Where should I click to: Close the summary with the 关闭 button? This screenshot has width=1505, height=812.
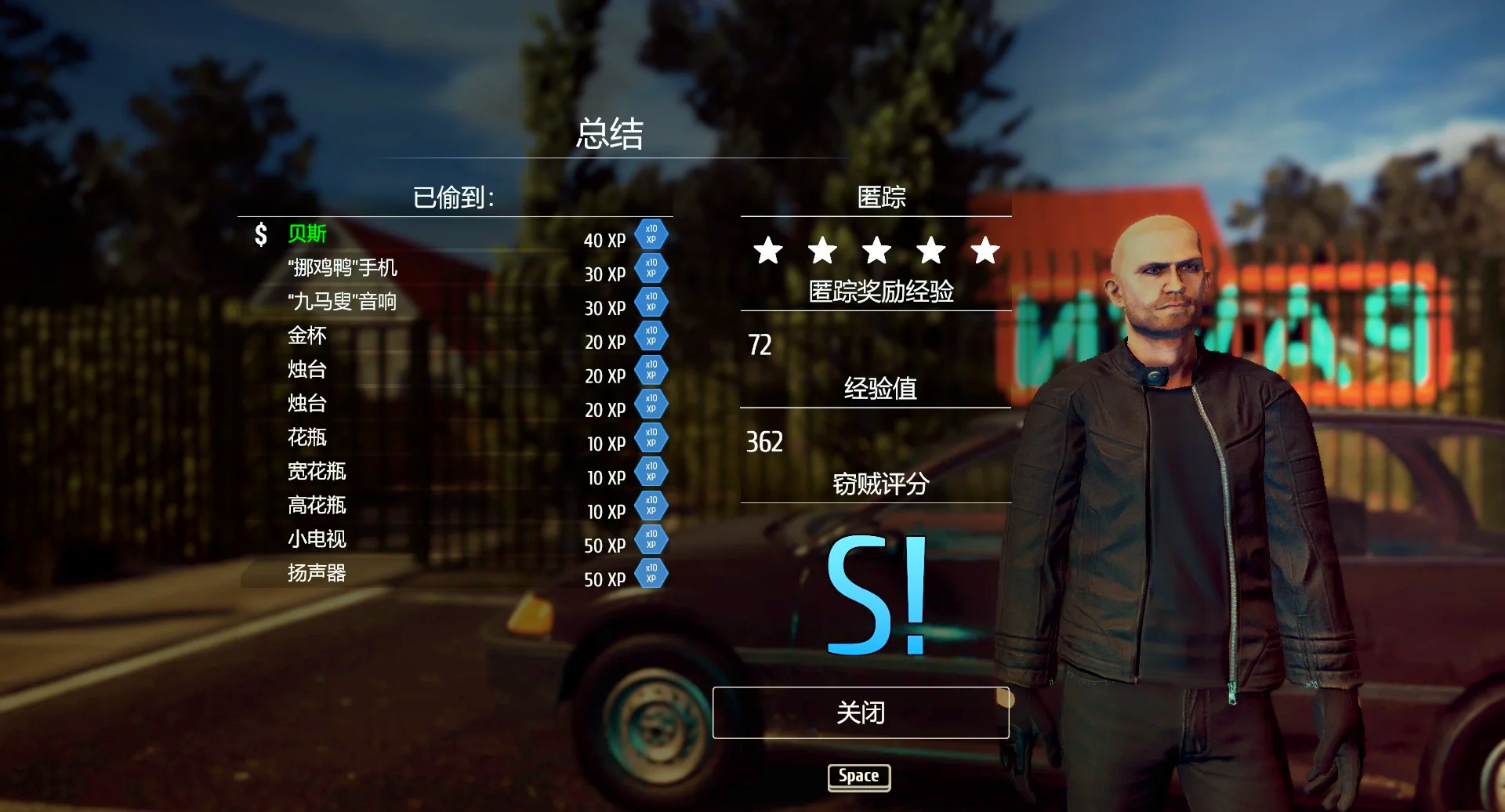click(x=860, y=712)
